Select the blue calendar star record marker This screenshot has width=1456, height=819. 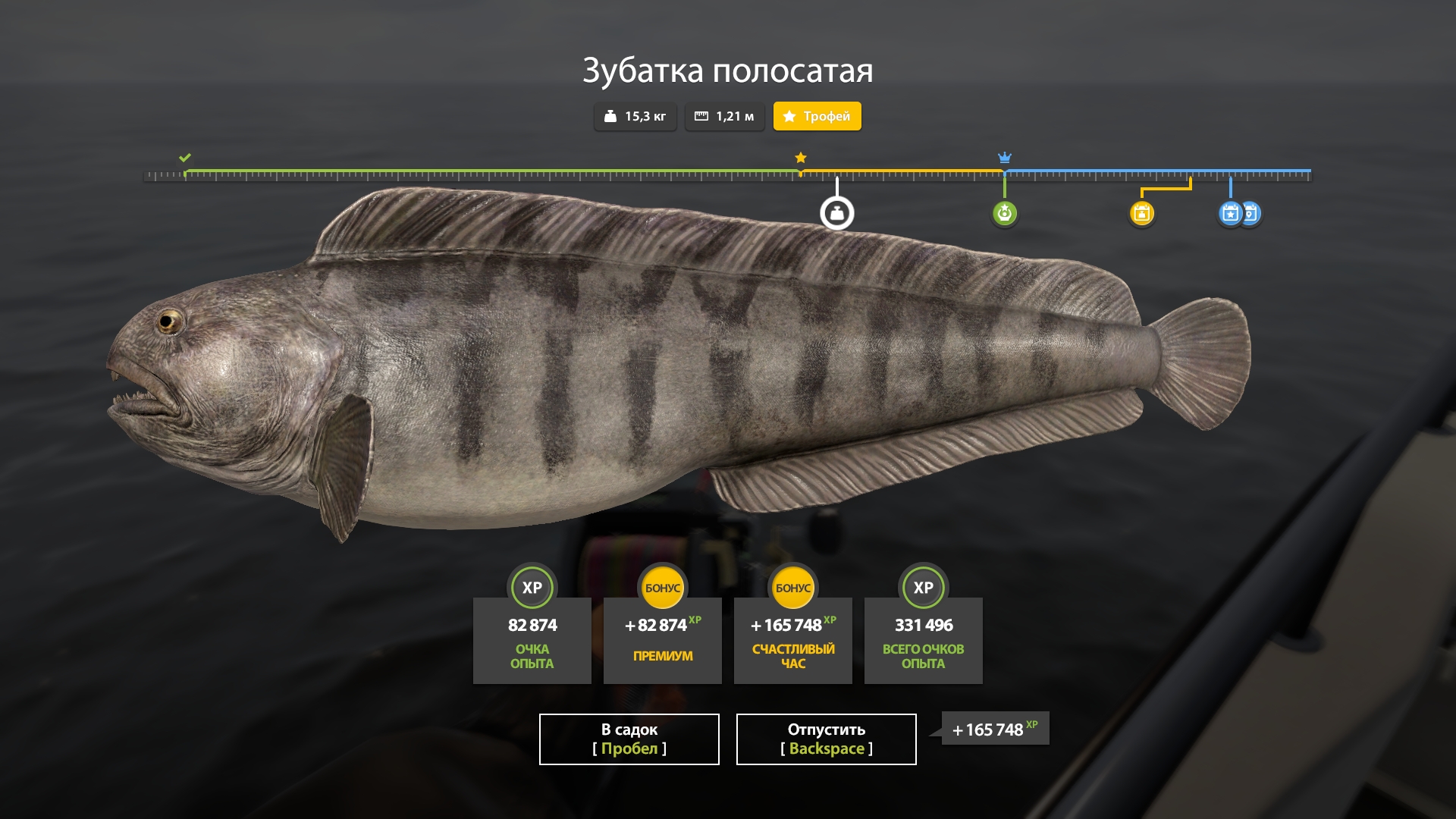tap(1229, 213)
